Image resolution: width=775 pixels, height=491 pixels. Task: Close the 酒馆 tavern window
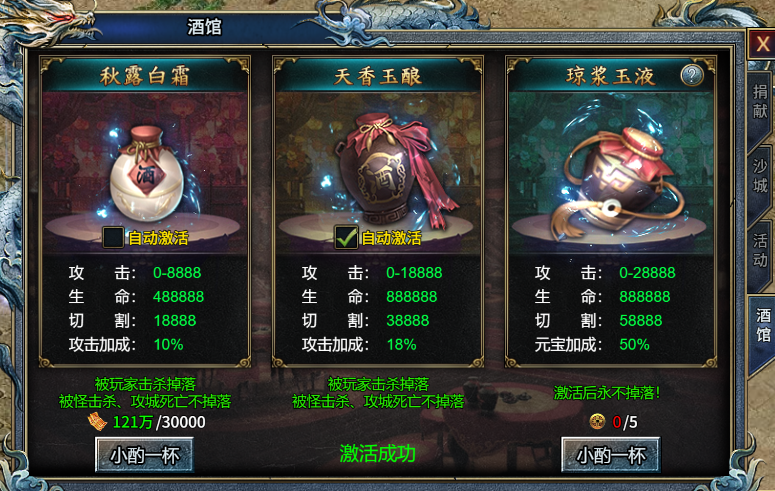point(762,44)
